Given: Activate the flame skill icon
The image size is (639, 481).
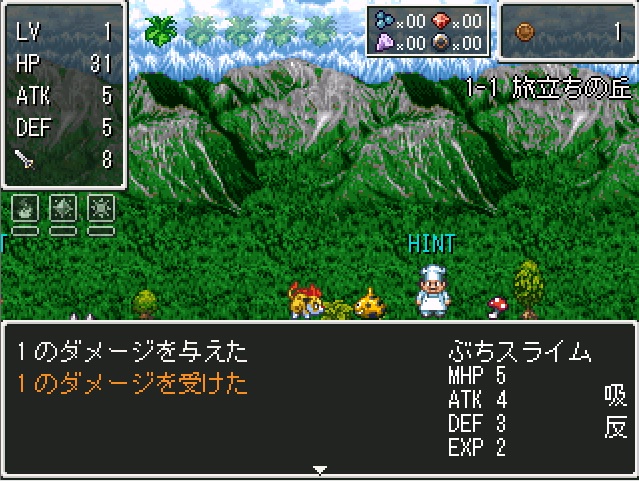Looking at the screenshot, I should click(25, 208).
